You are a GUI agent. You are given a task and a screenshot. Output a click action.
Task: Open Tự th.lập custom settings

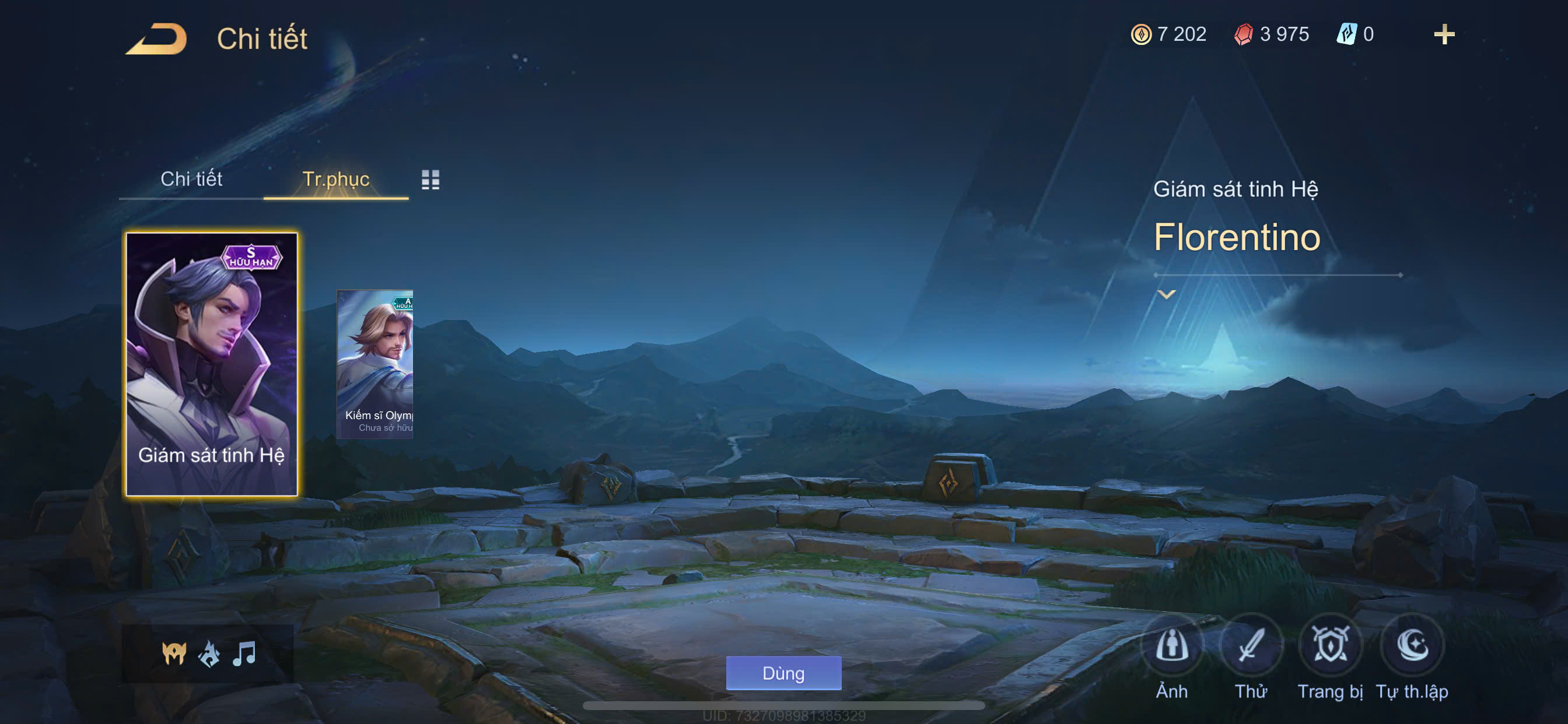coord(1412,646)
